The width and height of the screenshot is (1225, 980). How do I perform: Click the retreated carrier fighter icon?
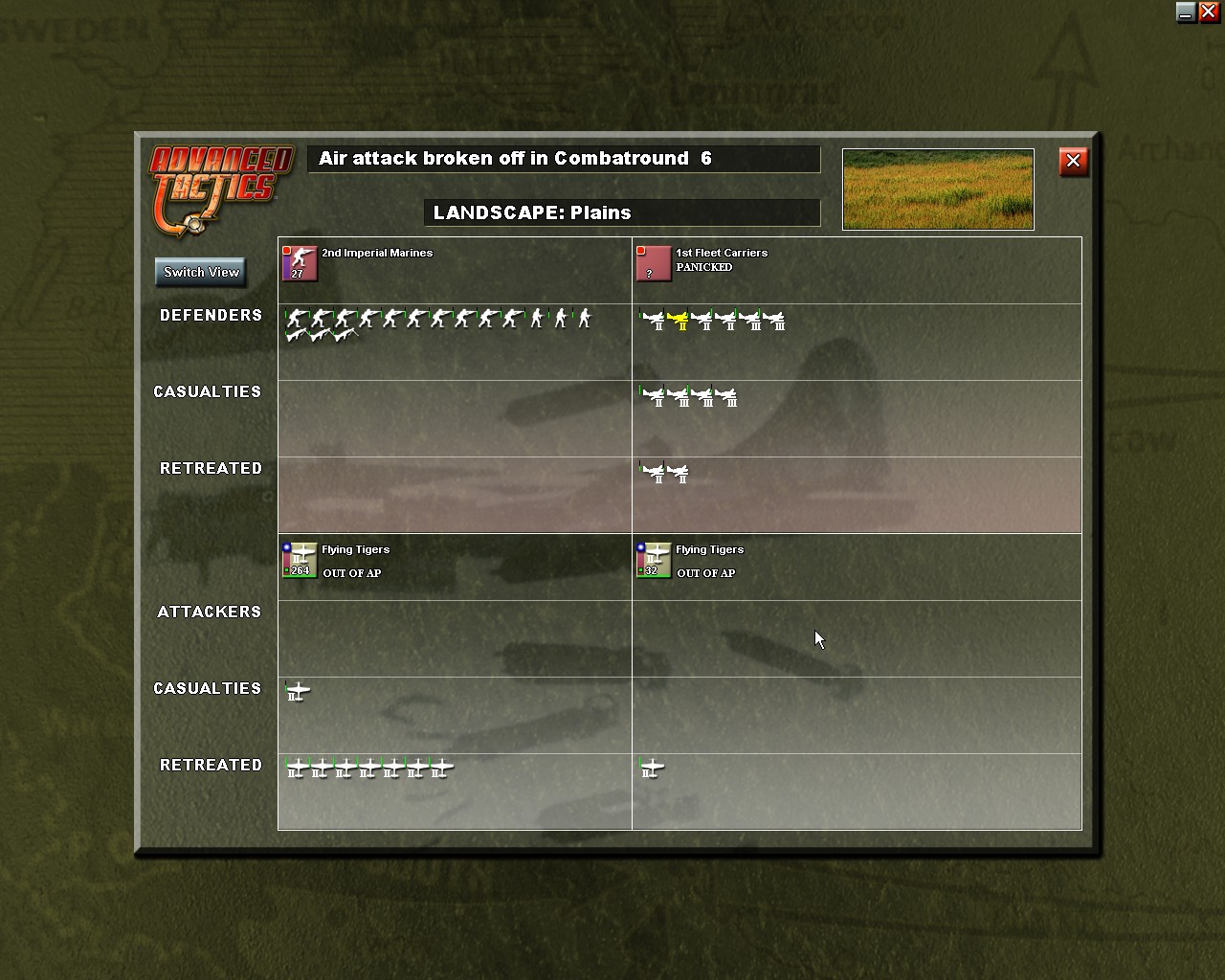point(656,472)
